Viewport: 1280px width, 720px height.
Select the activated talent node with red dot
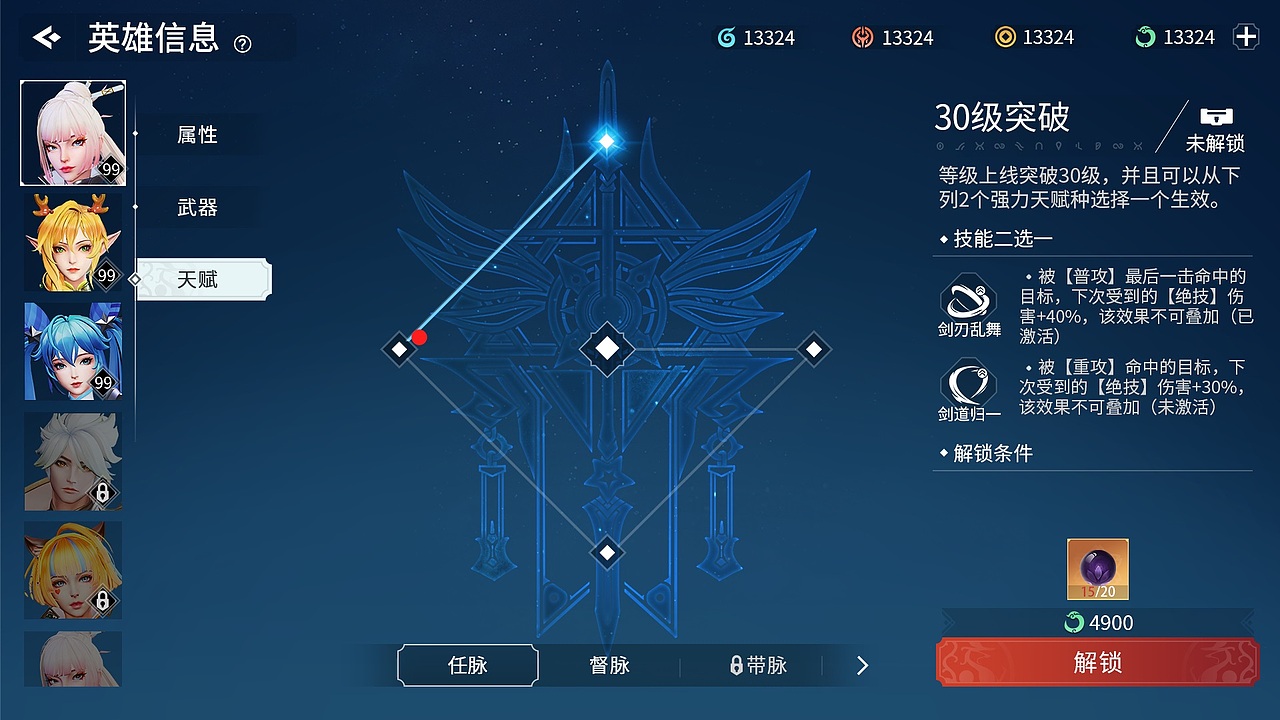(x=398, y=349)
